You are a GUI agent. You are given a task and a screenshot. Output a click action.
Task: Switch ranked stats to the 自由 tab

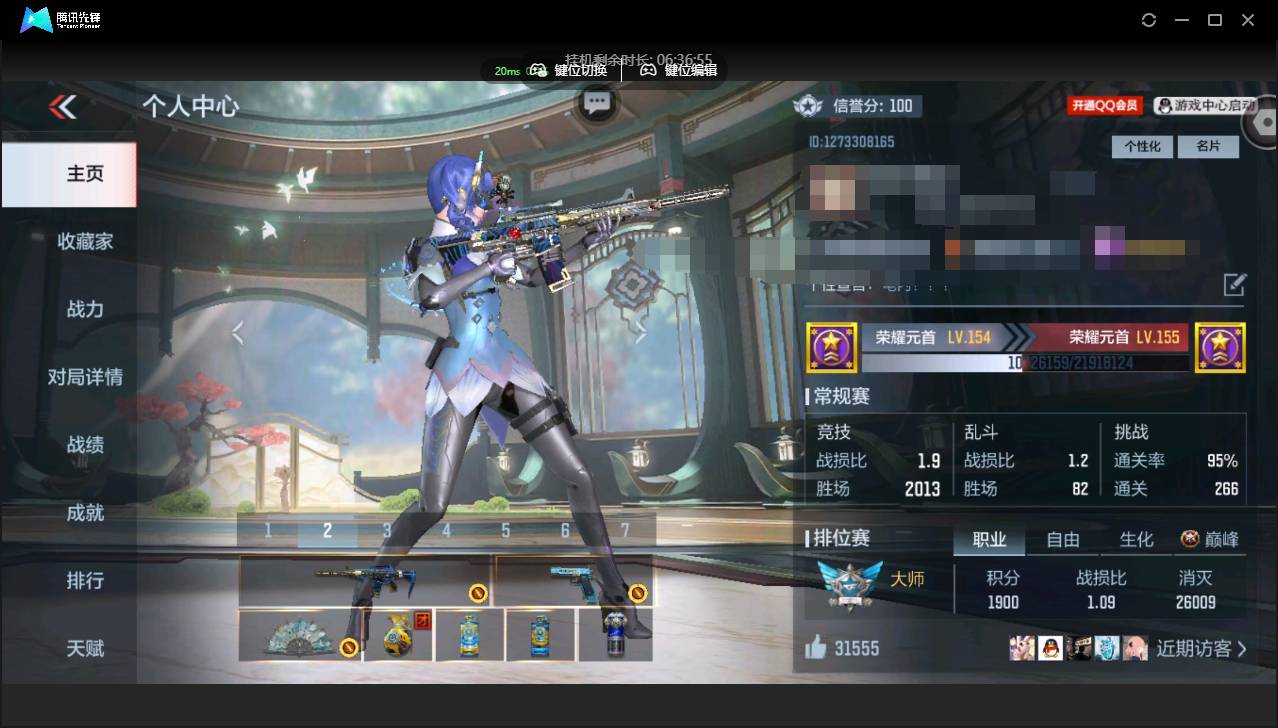(1062, 540)
